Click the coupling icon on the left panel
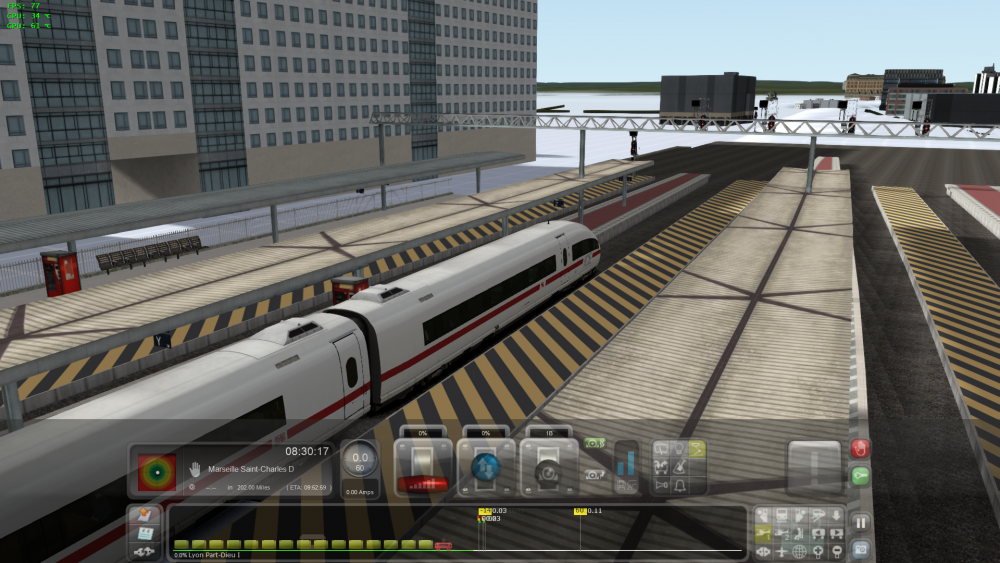The image size is (1000, 563). tap(144, 551)
